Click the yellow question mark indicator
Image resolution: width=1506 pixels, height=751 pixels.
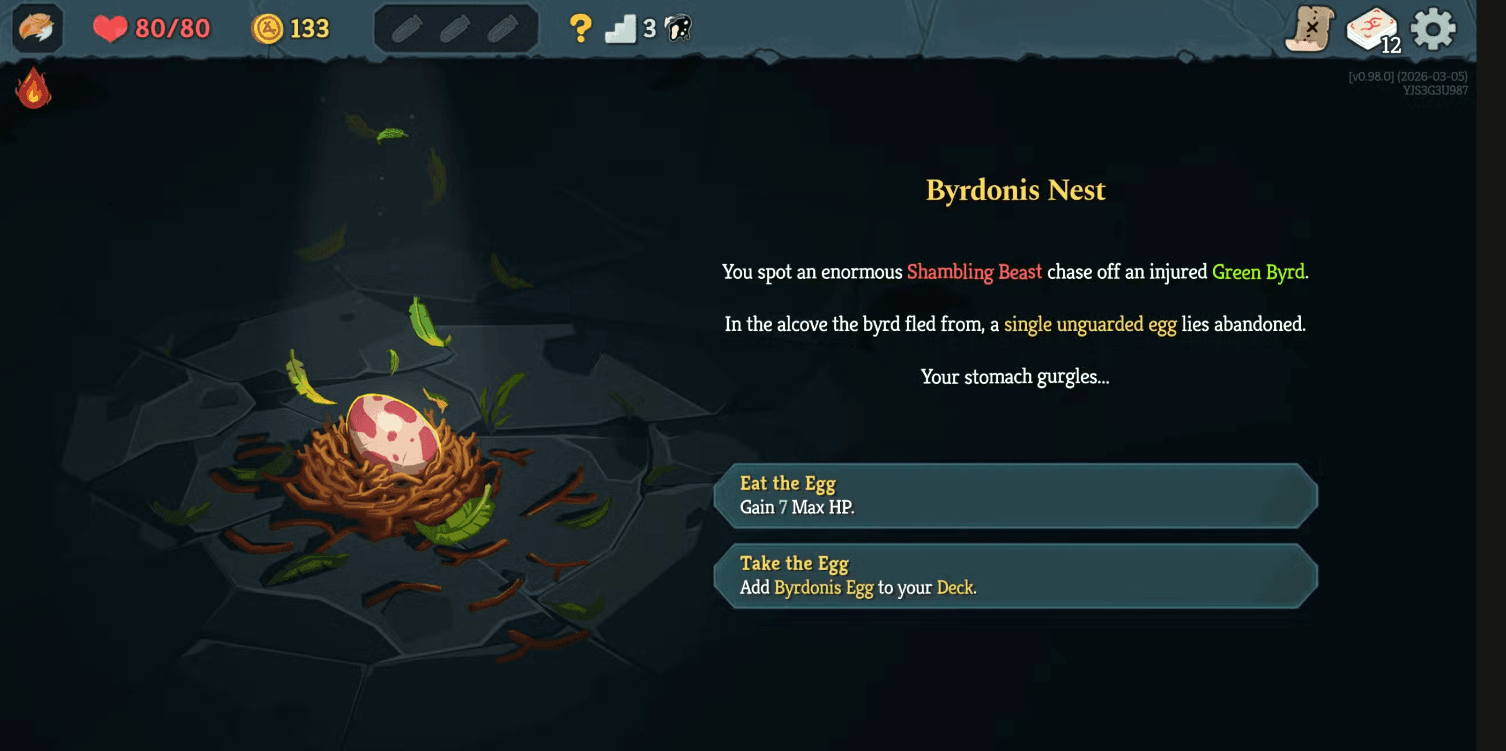[x=579, y=27]
